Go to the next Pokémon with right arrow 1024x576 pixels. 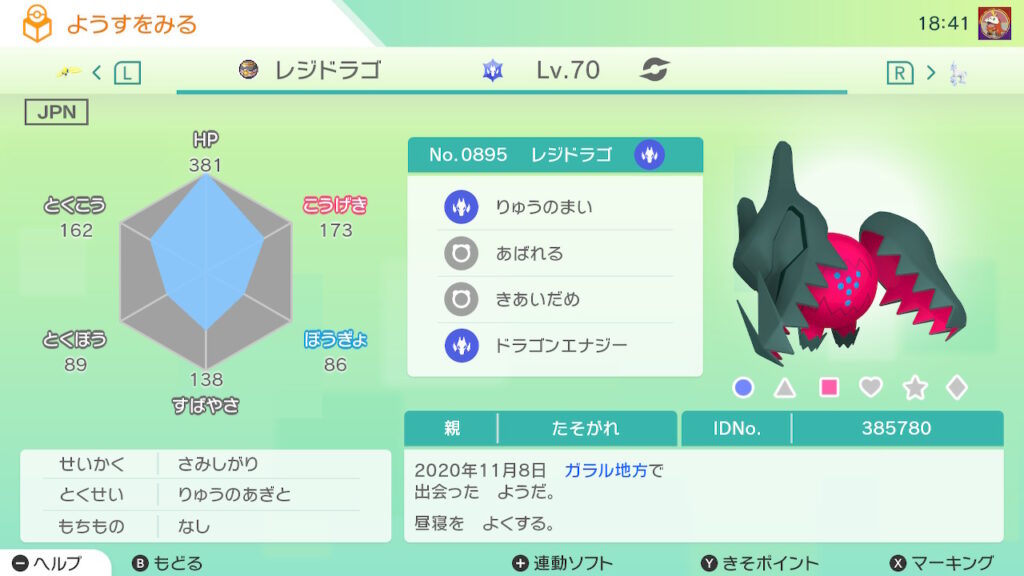(930, 72)
